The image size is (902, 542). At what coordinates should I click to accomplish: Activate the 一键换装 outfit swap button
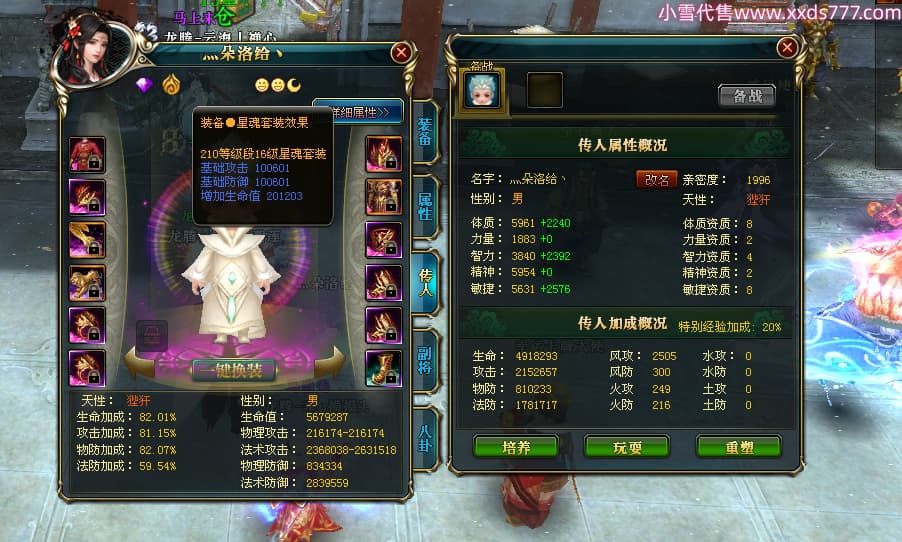coord(234,368)
